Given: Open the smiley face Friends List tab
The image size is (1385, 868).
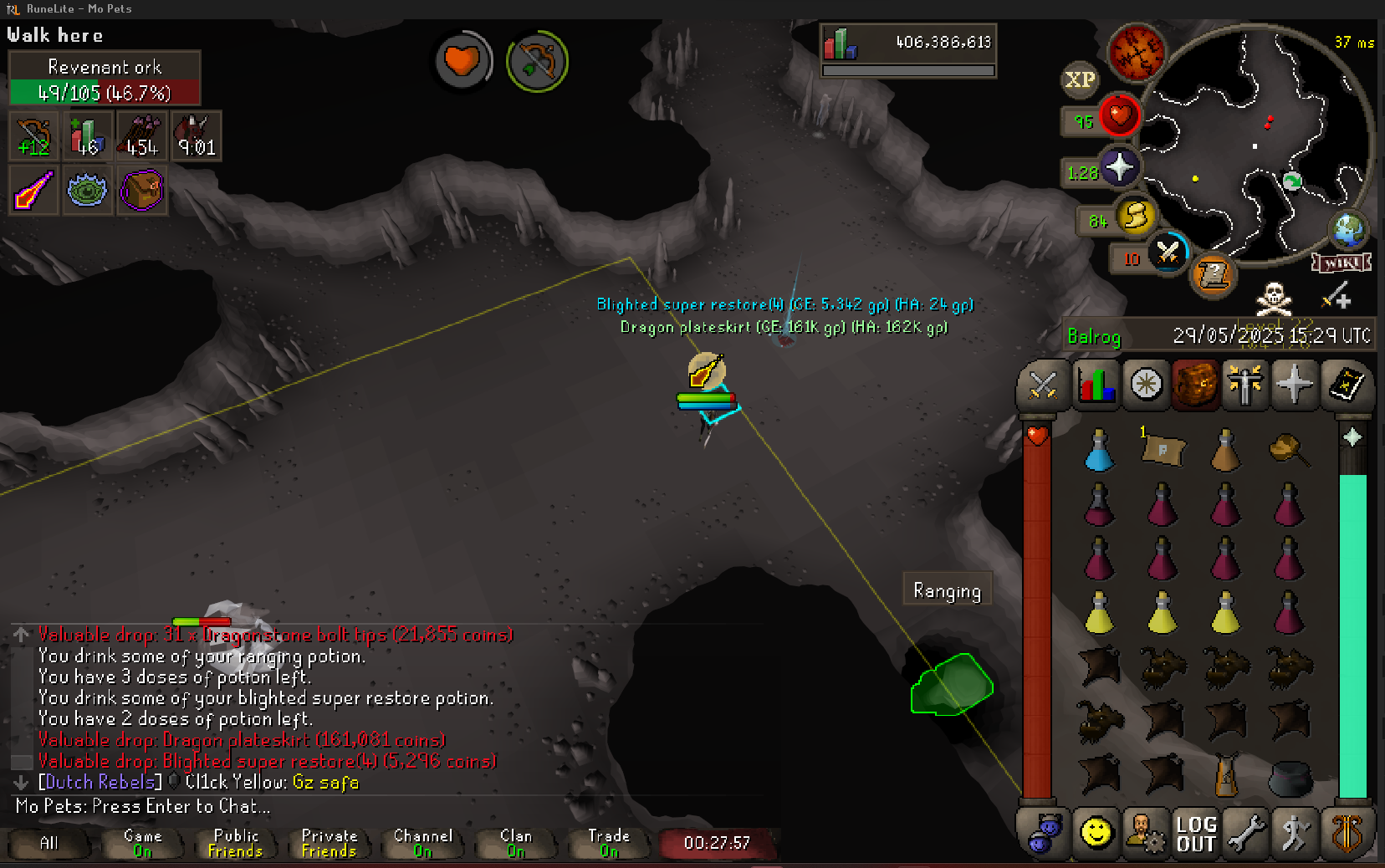Looking at the screenshot, I should pos(1096,834).
